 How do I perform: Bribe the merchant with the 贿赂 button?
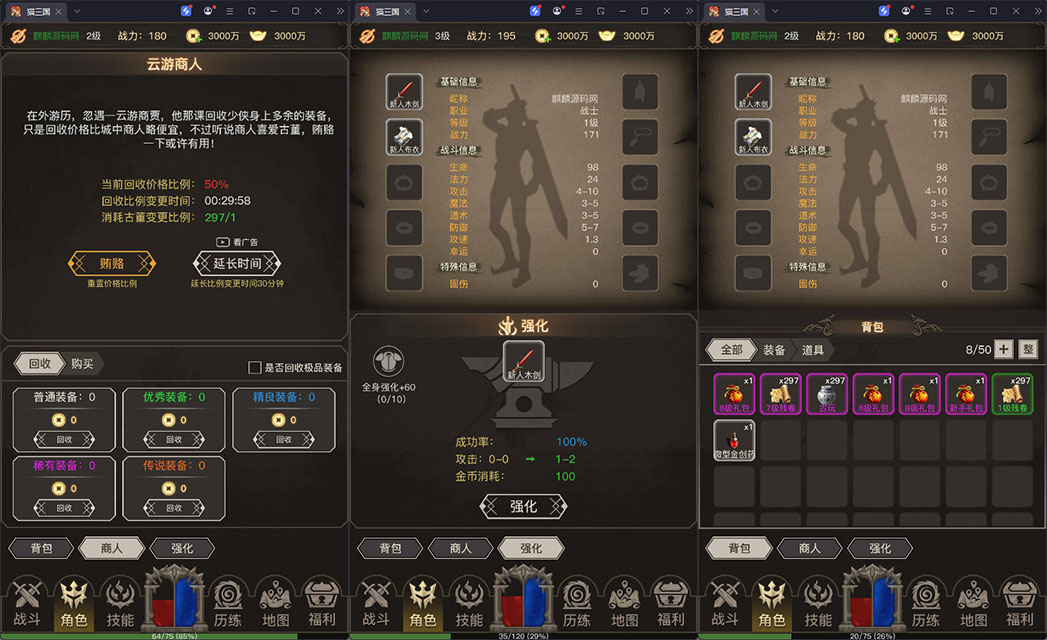point(112,264)
